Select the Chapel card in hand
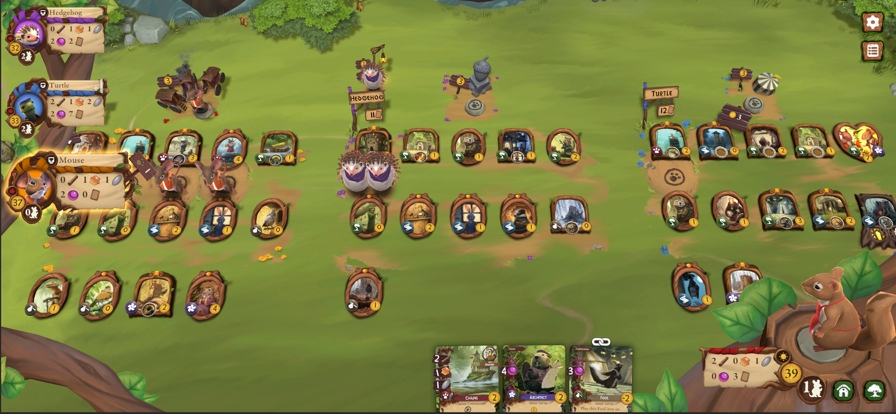 point(468,378)
